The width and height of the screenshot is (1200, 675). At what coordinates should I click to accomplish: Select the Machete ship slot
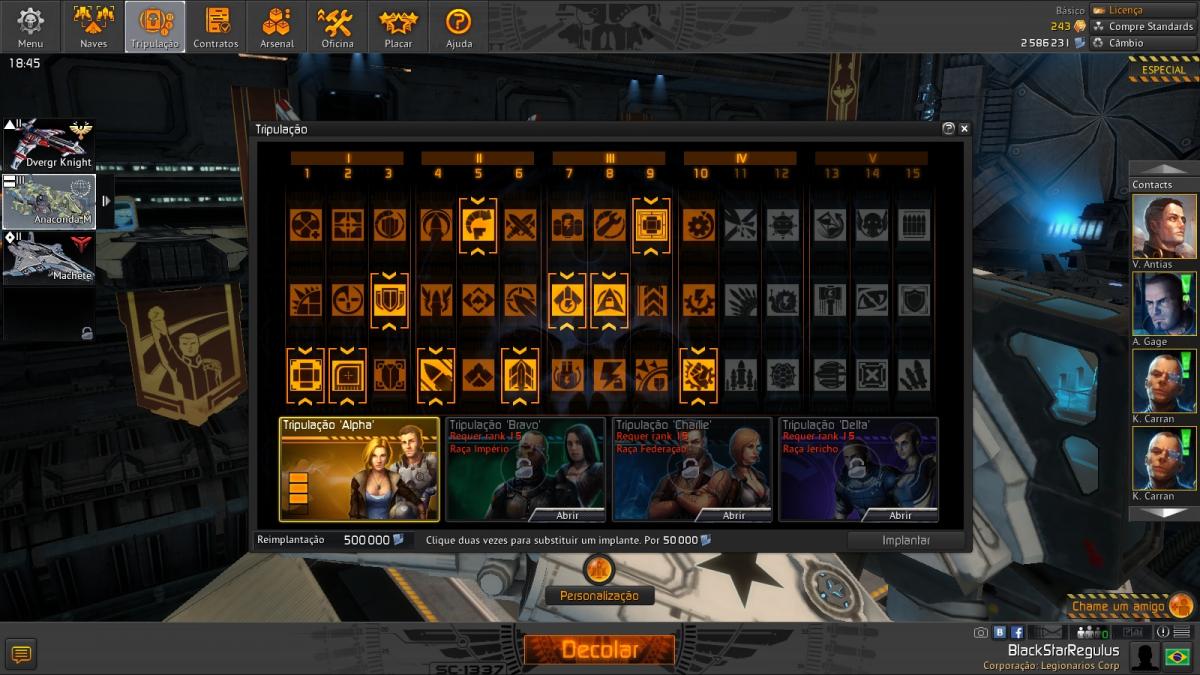coord(49,257)
